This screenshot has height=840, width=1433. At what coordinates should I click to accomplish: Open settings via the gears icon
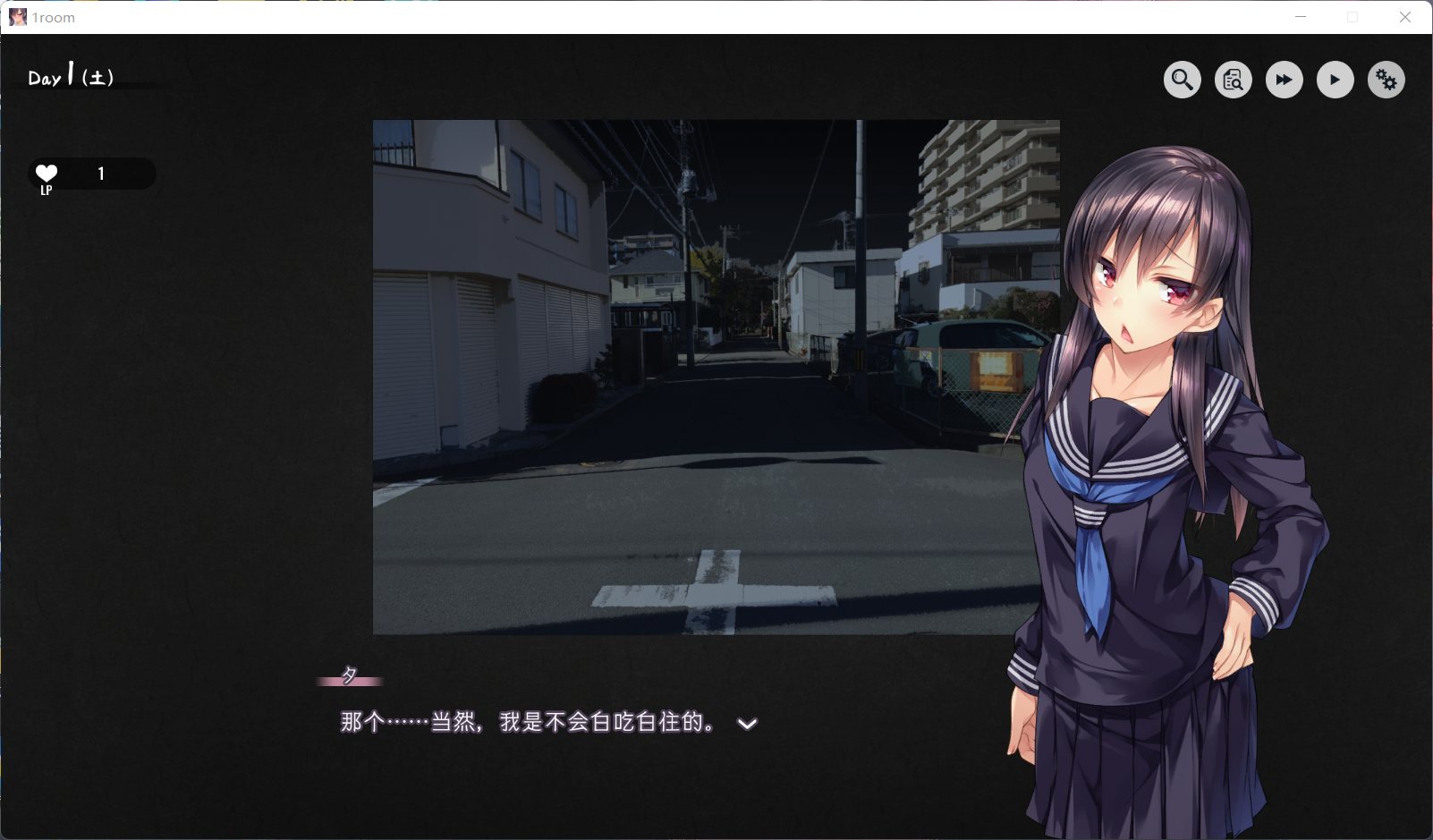(1386, 80)
